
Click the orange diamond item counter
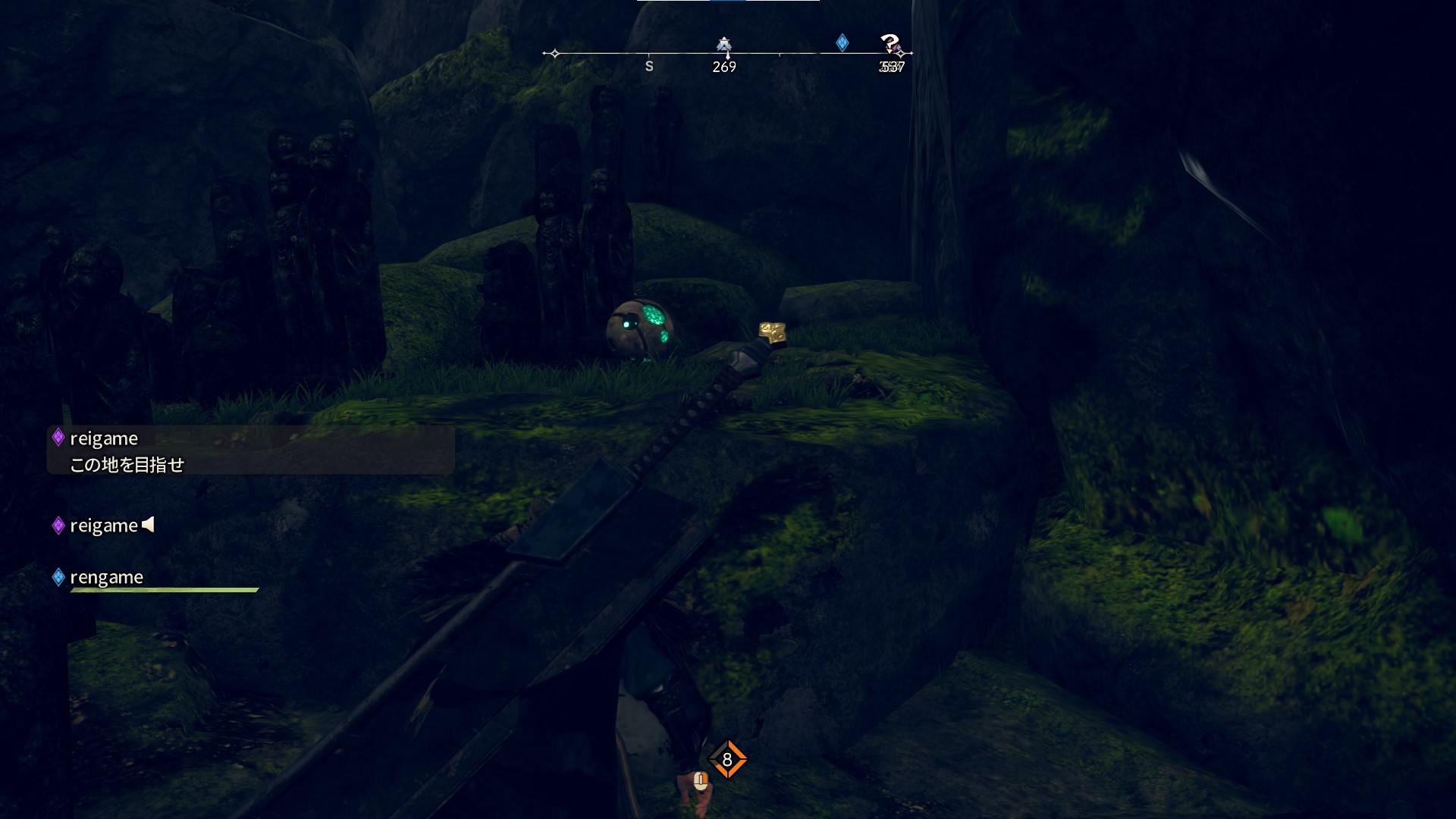[x=727, y=760]
